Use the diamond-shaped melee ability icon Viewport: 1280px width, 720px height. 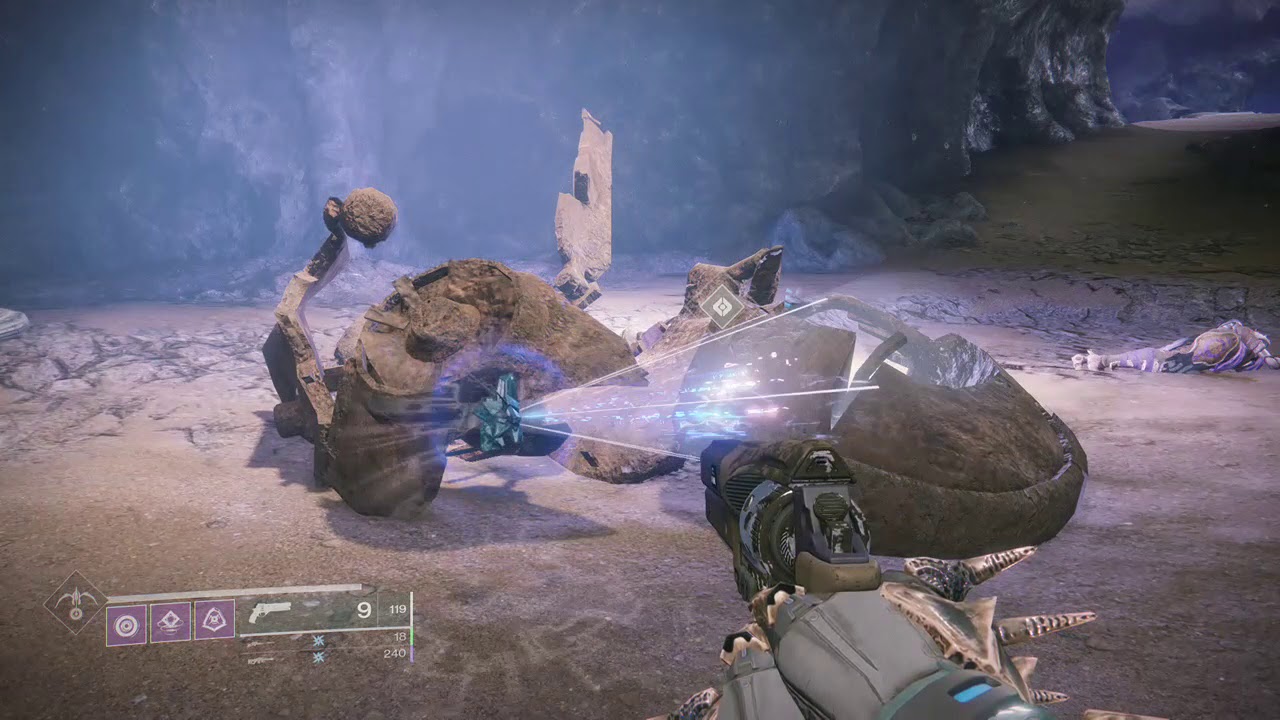coord(170,621)
